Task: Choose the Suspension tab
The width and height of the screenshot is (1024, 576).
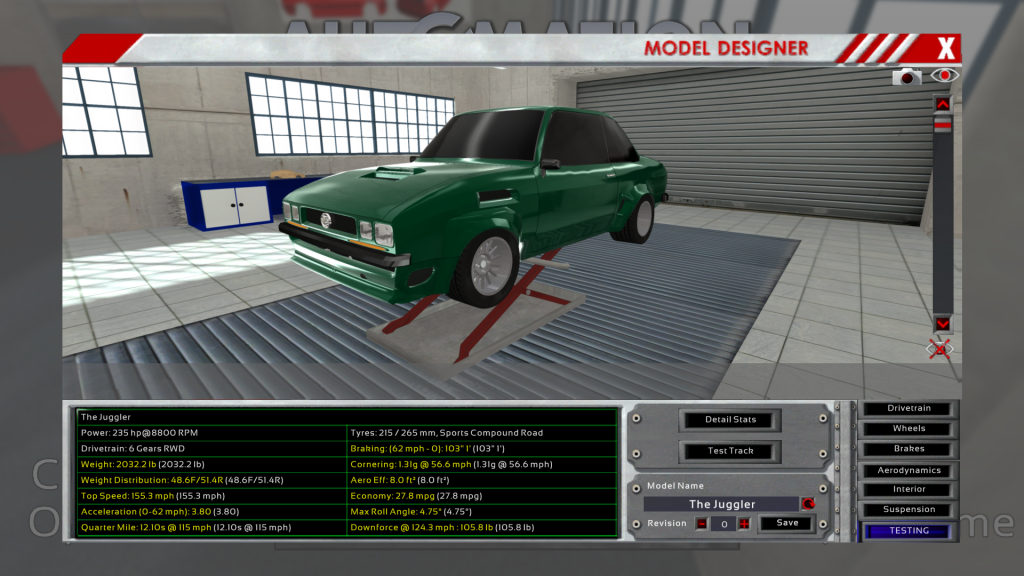Action: click(909, 510)
